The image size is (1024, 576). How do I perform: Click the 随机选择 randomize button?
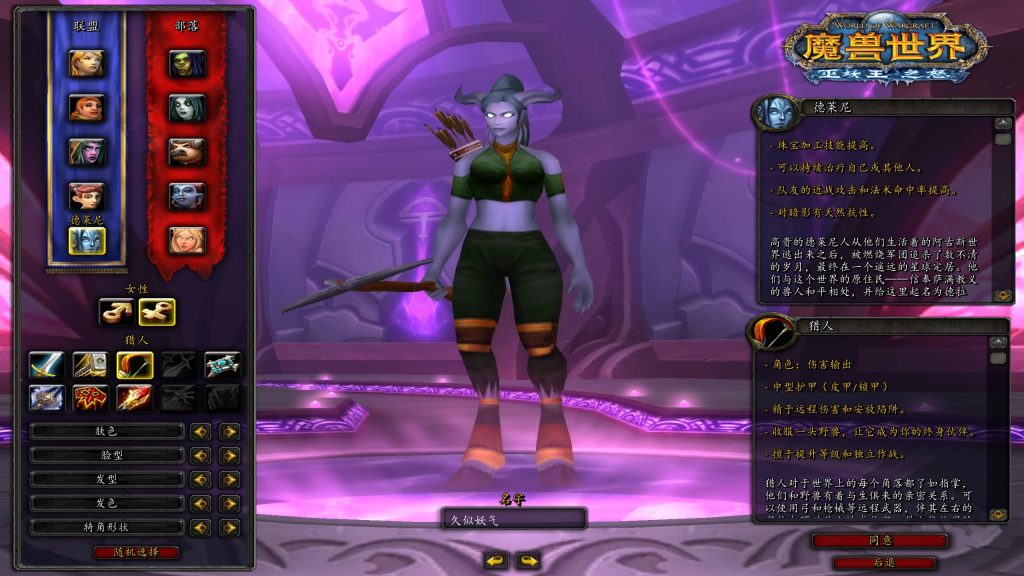[137, 552]
